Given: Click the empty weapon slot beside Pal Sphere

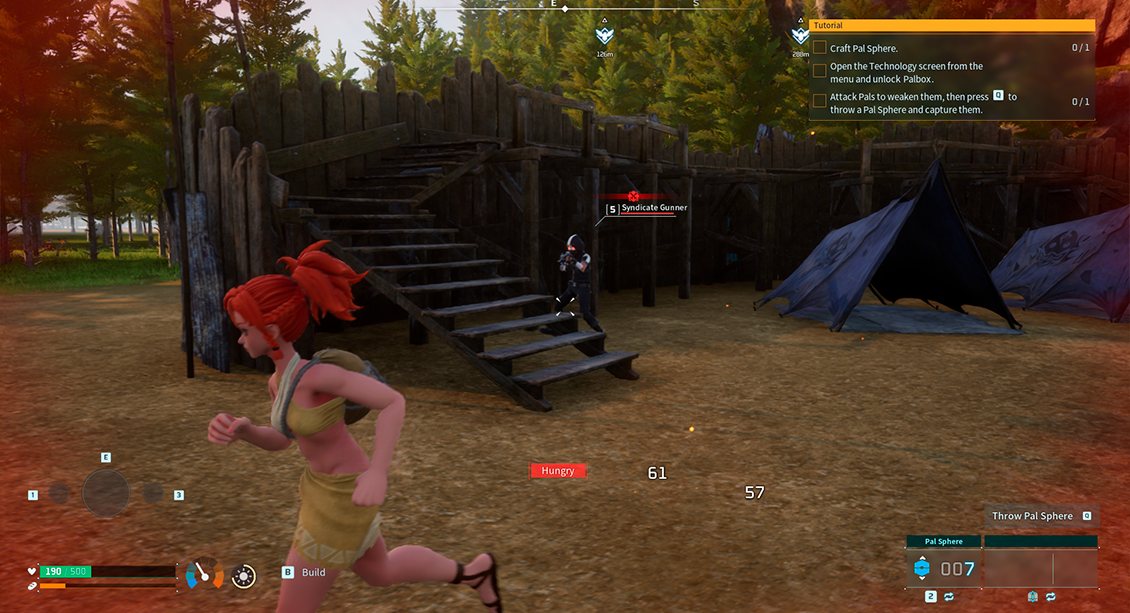Looking at the screenshot, I should (1040, 569).
